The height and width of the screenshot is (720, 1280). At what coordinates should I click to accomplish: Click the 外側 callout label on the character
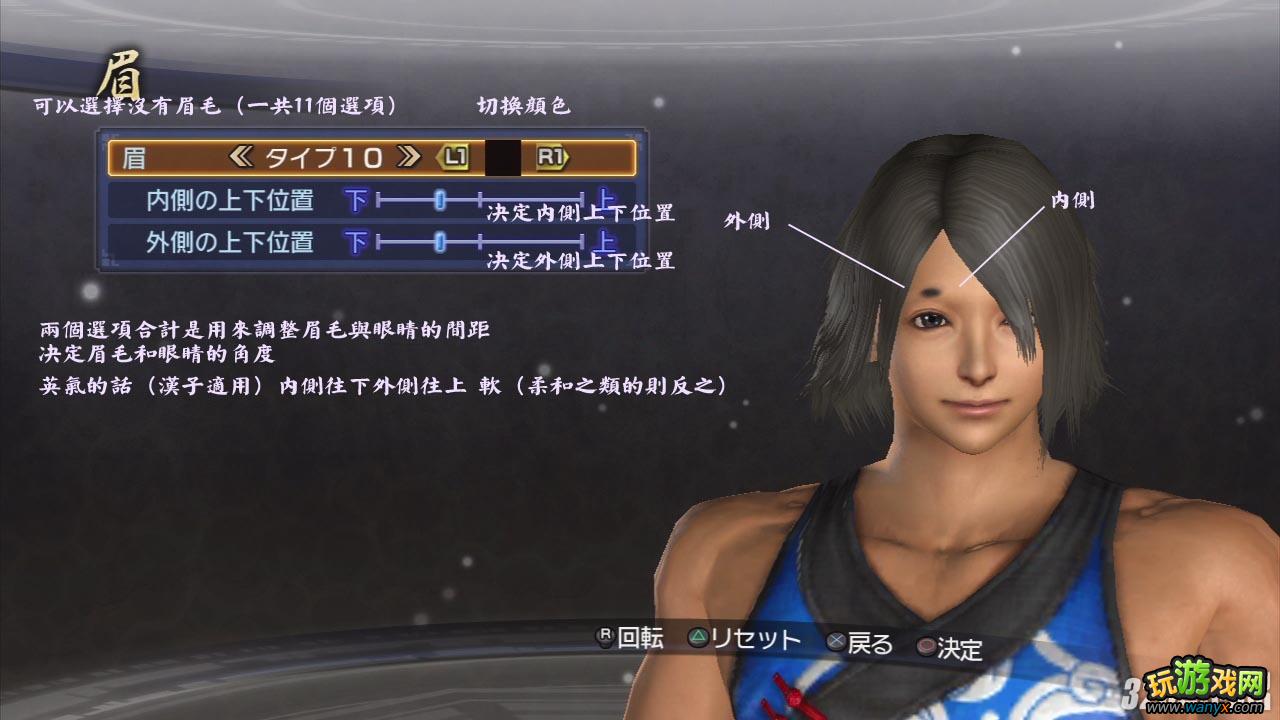(x=745, y=221)
